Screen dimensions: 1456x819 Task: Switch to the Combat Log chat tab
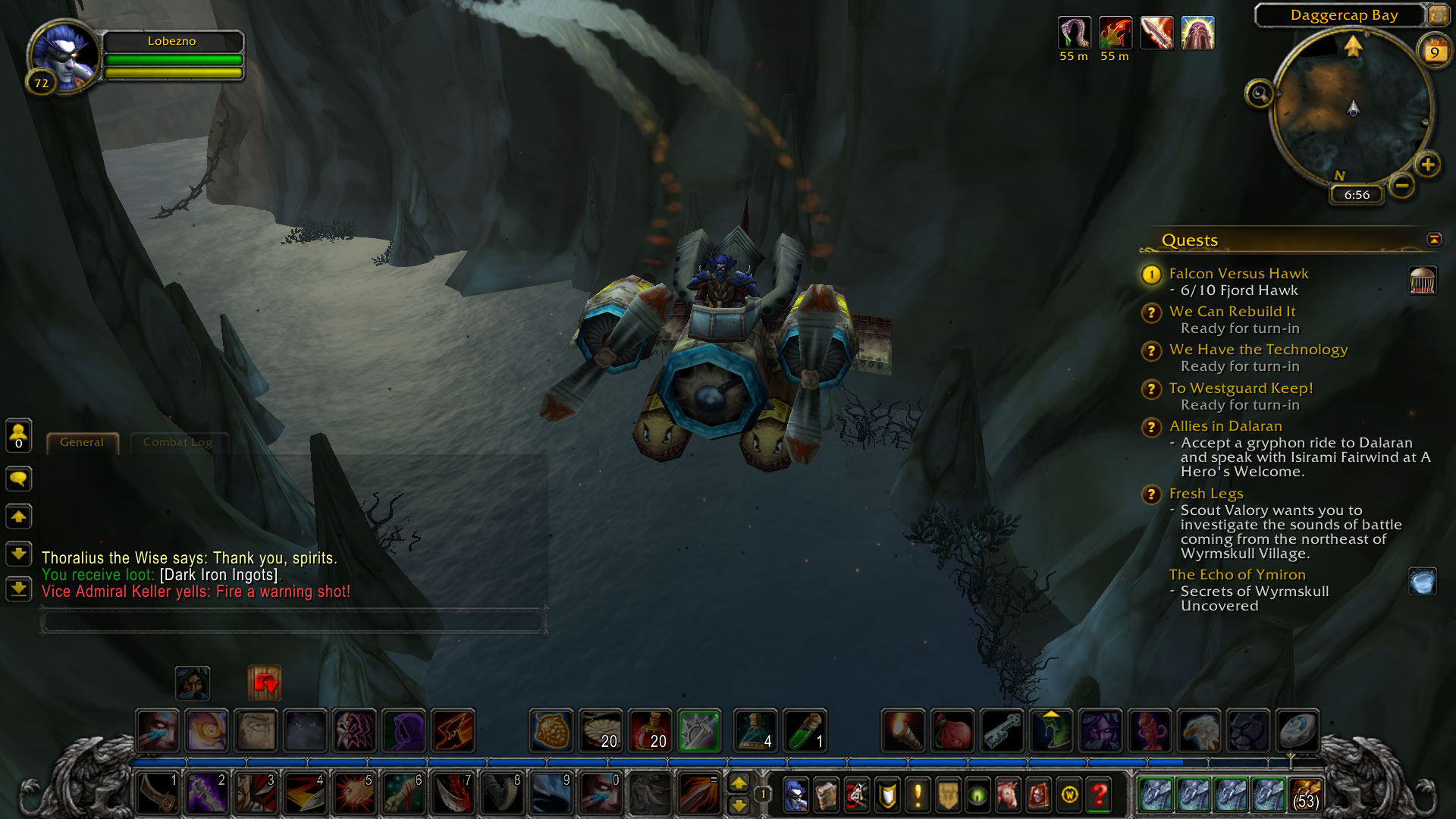point(177,442)
